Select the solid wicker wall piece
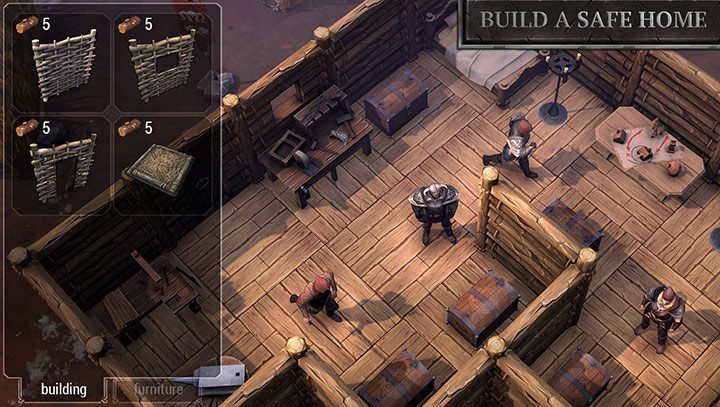The width and height of the screenshot is (720, 407). [62, 62]
